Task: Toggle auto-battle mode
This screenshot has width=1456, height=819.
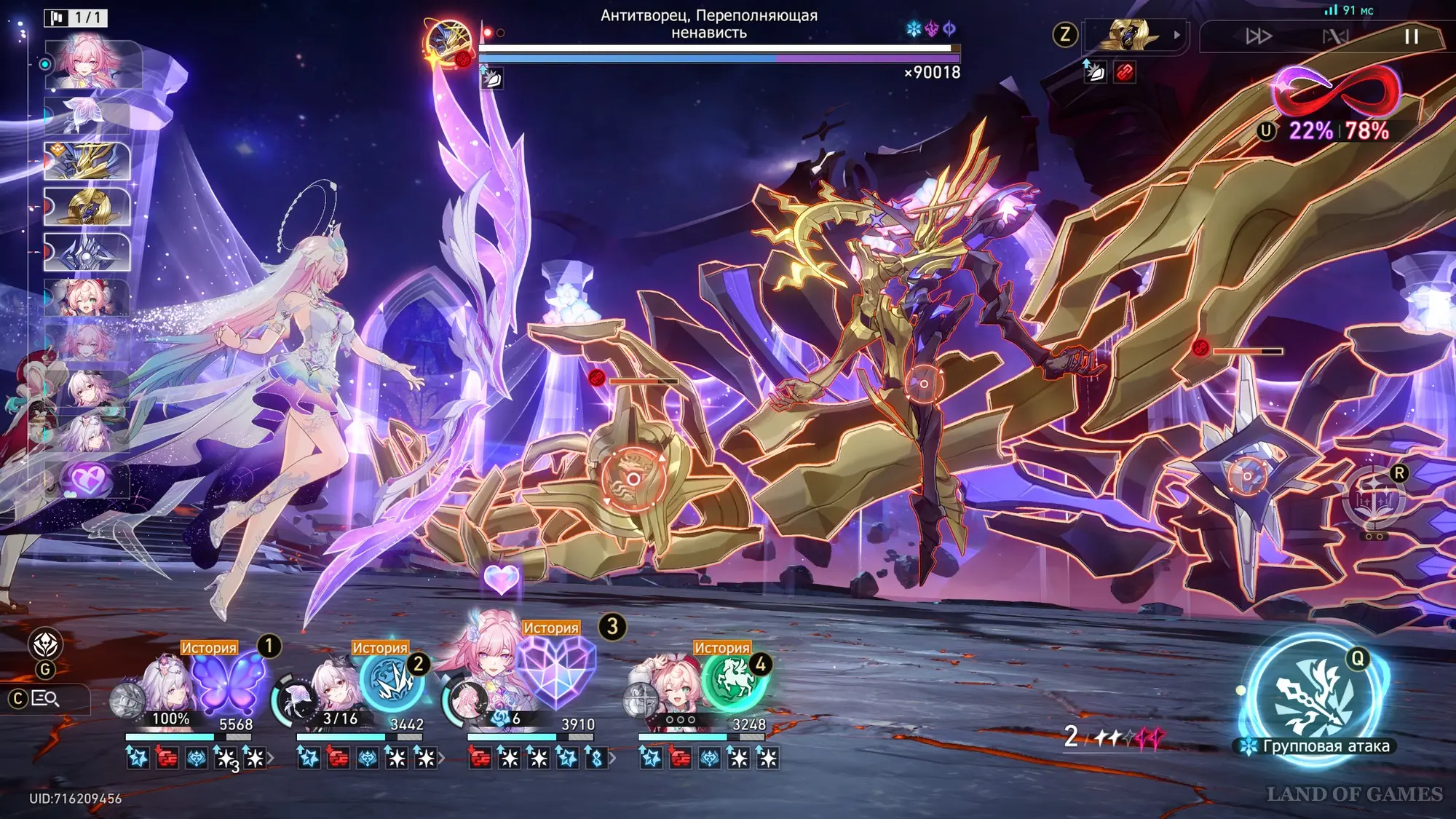Action: [x=1335, y=36]
